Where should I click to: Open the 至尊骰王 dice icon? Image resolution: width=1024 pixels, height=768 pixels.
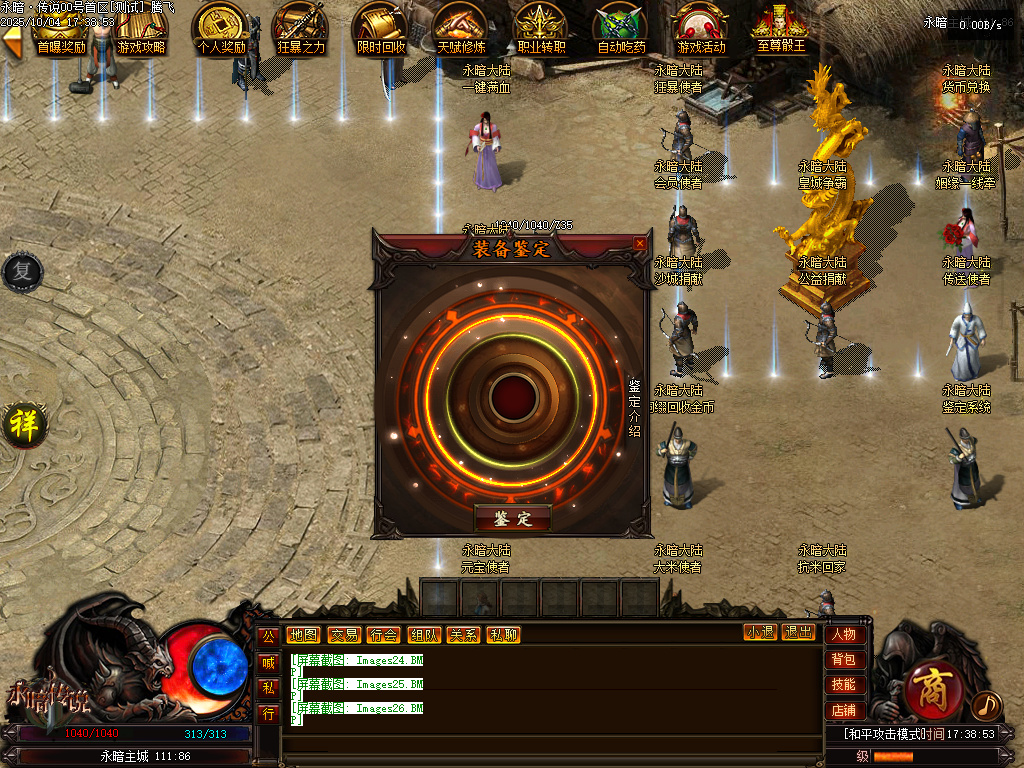click(781, 27)
